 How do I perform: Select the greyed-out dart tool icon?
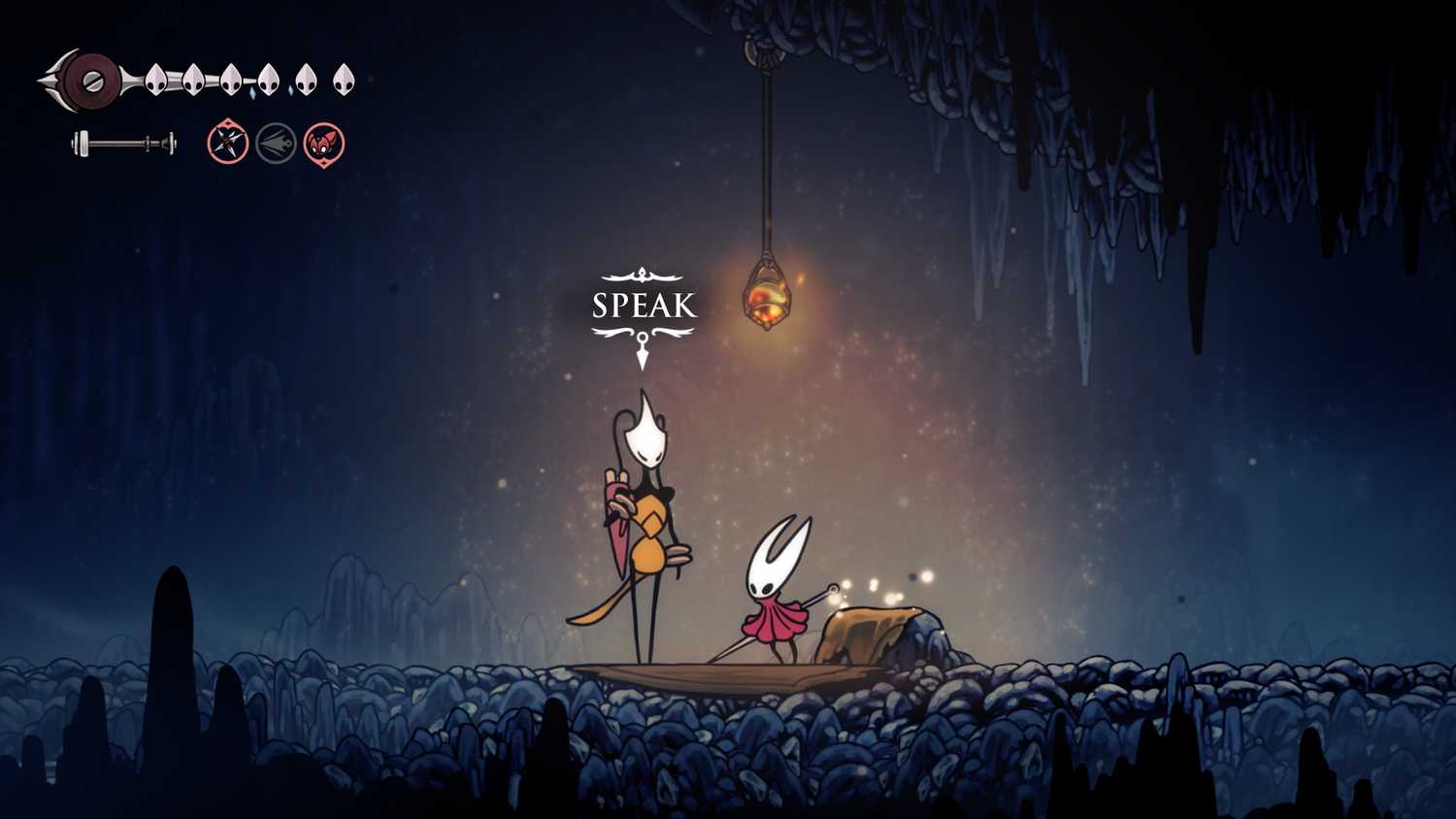276,144
